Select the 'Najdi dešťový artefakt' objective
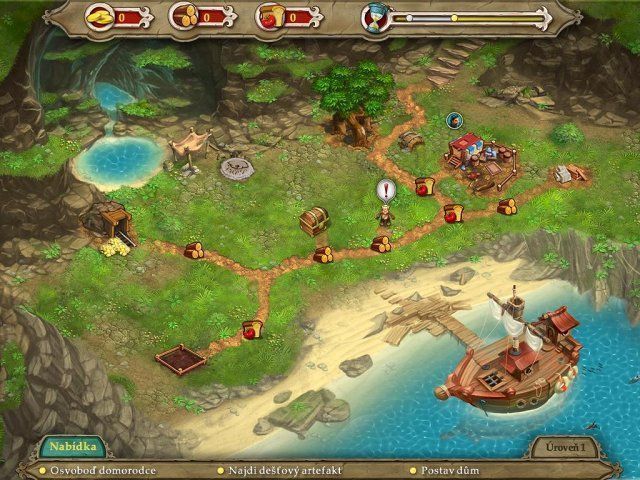The width and height of the screenshot is (640, 480). coord(281,469)
